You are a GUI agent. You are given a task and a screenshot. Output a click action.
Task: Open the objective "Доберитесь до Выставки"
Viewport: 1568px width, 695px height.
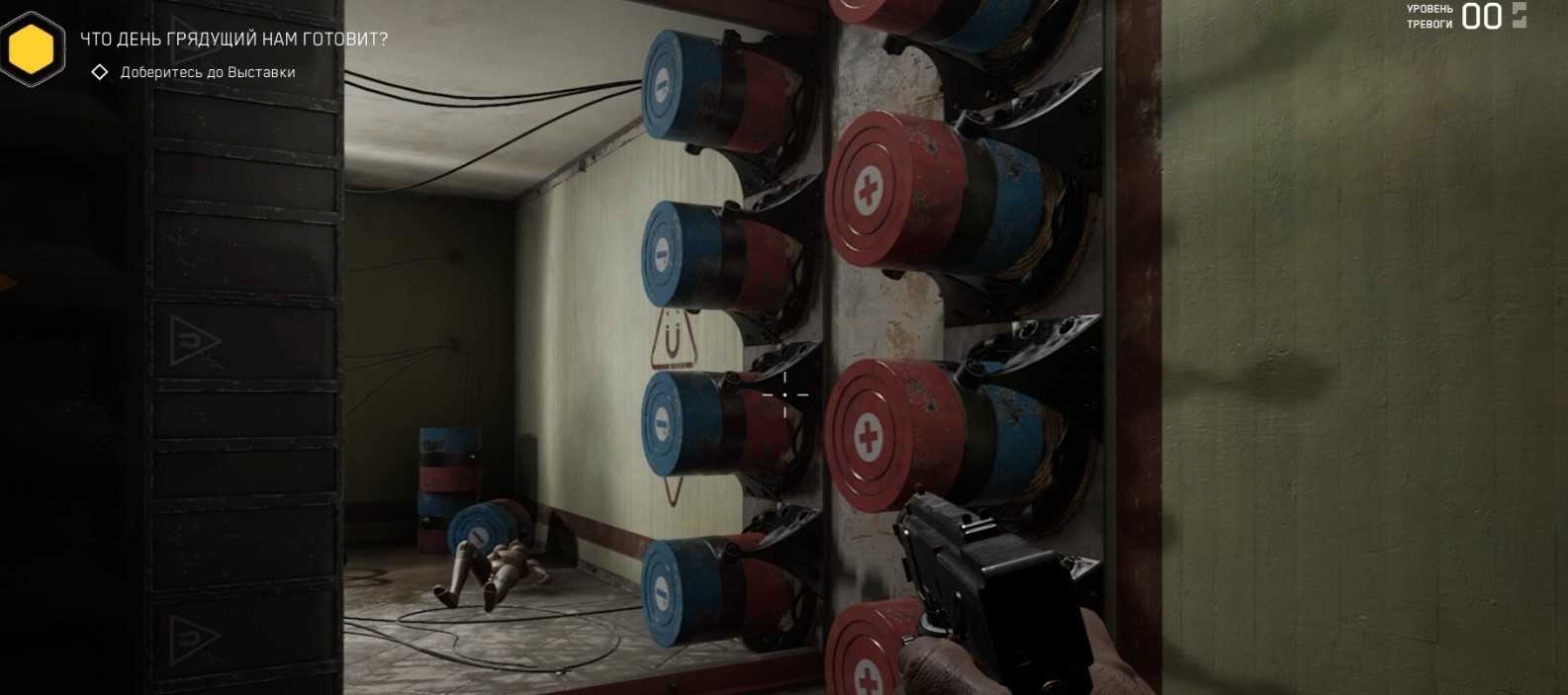point(208,72)
